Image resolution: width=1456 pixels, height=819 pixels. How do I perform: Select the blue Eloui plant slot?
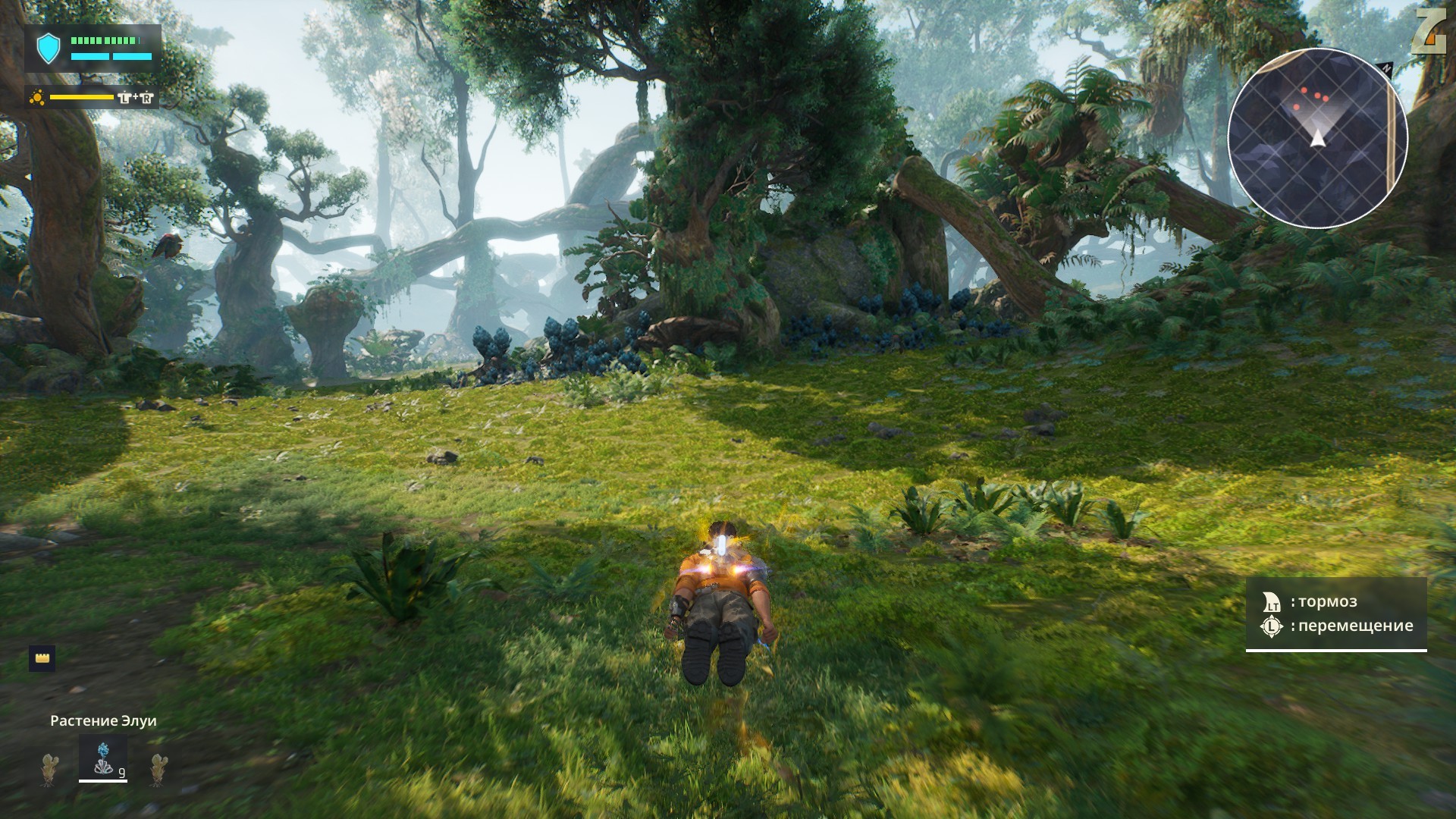pyautogui.click(x=103, y=758)
